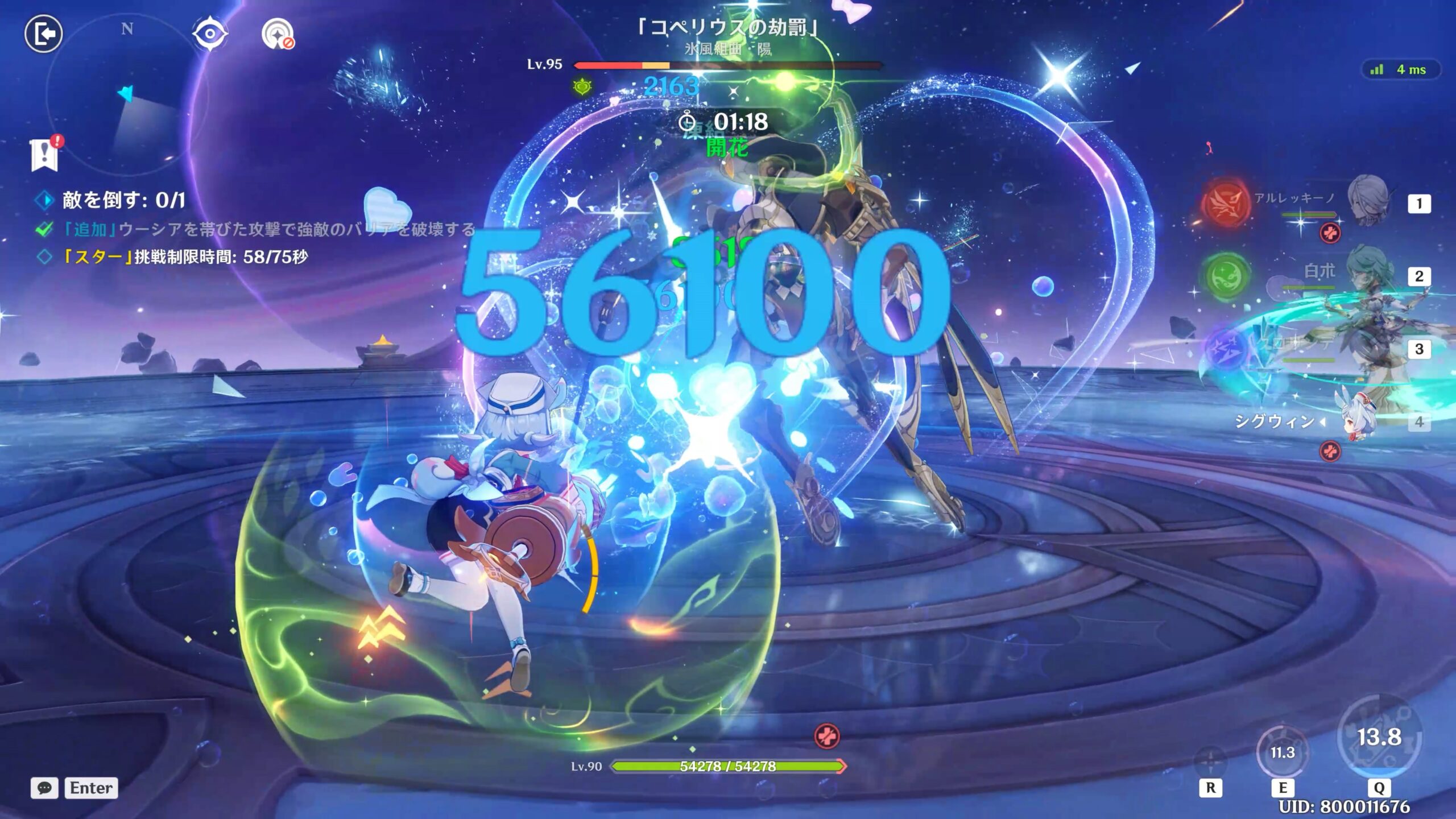Click the challenge objective tracker 敵を倒す
The width and height of the screenshot is (1456, 819).
pos(123,200)
